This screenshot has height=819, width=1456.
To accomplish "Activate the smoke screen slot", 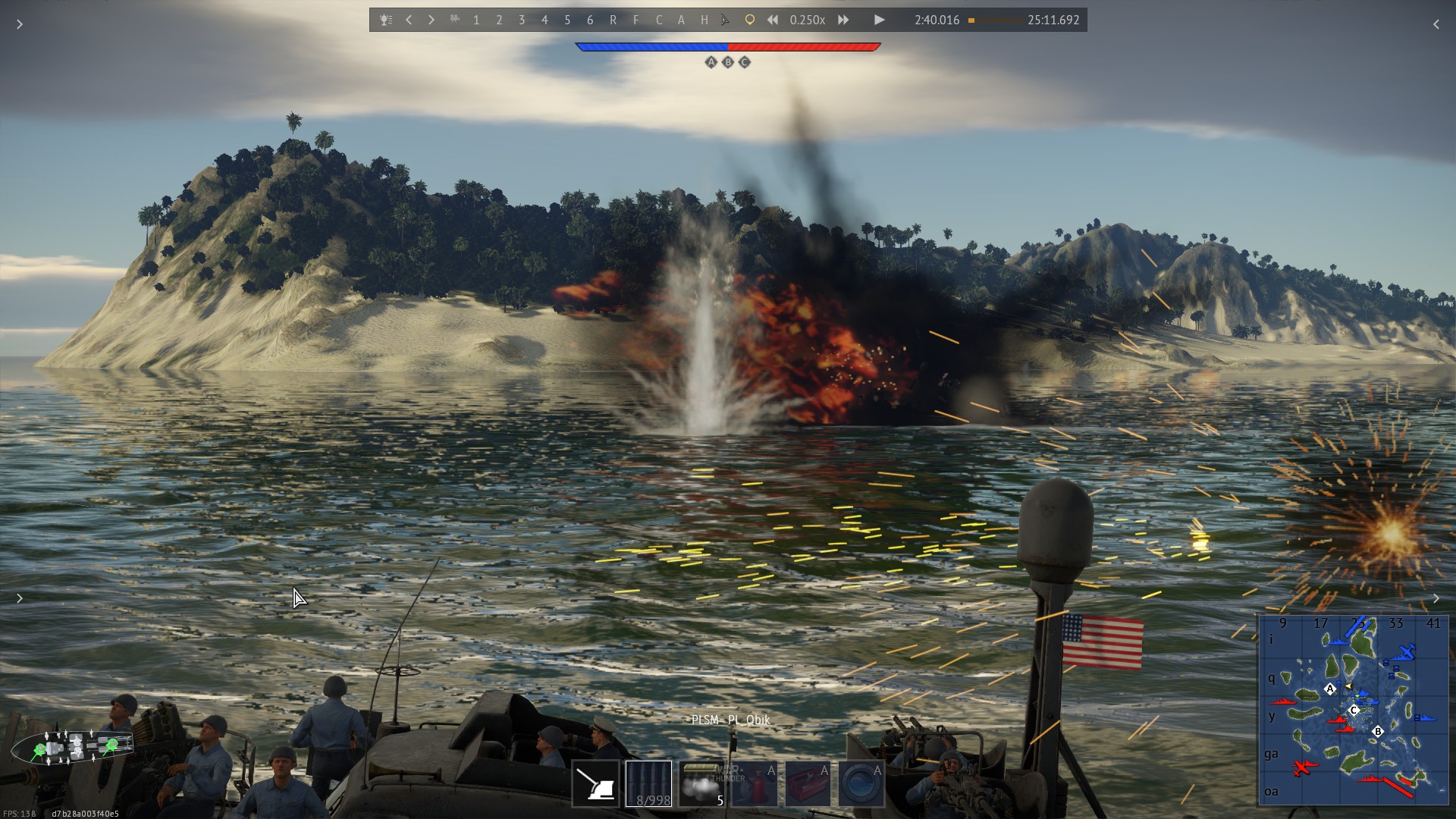I will point(701,783).
